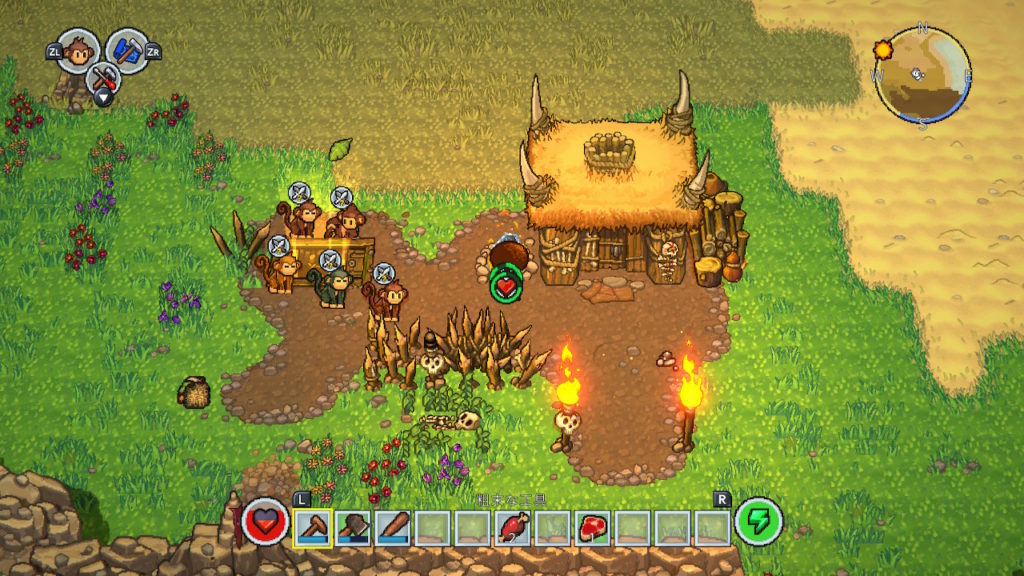Select the meat drumstick hotbar slot
The image size is (1024, 576).
pos(513,526)
